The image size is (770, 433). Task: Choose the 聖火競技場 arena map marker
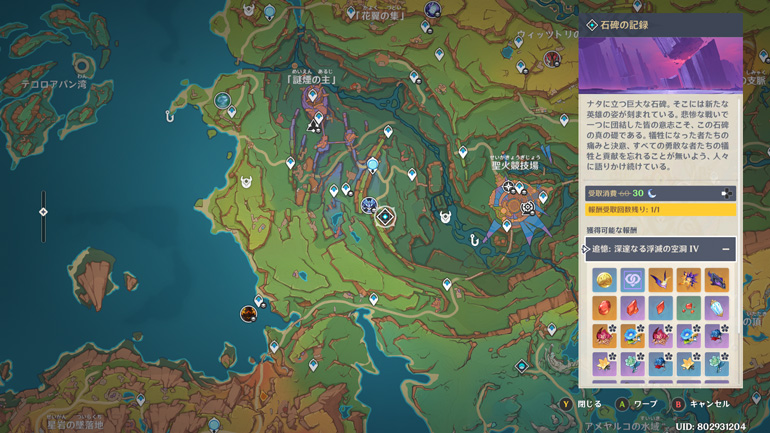click(527, 206)
